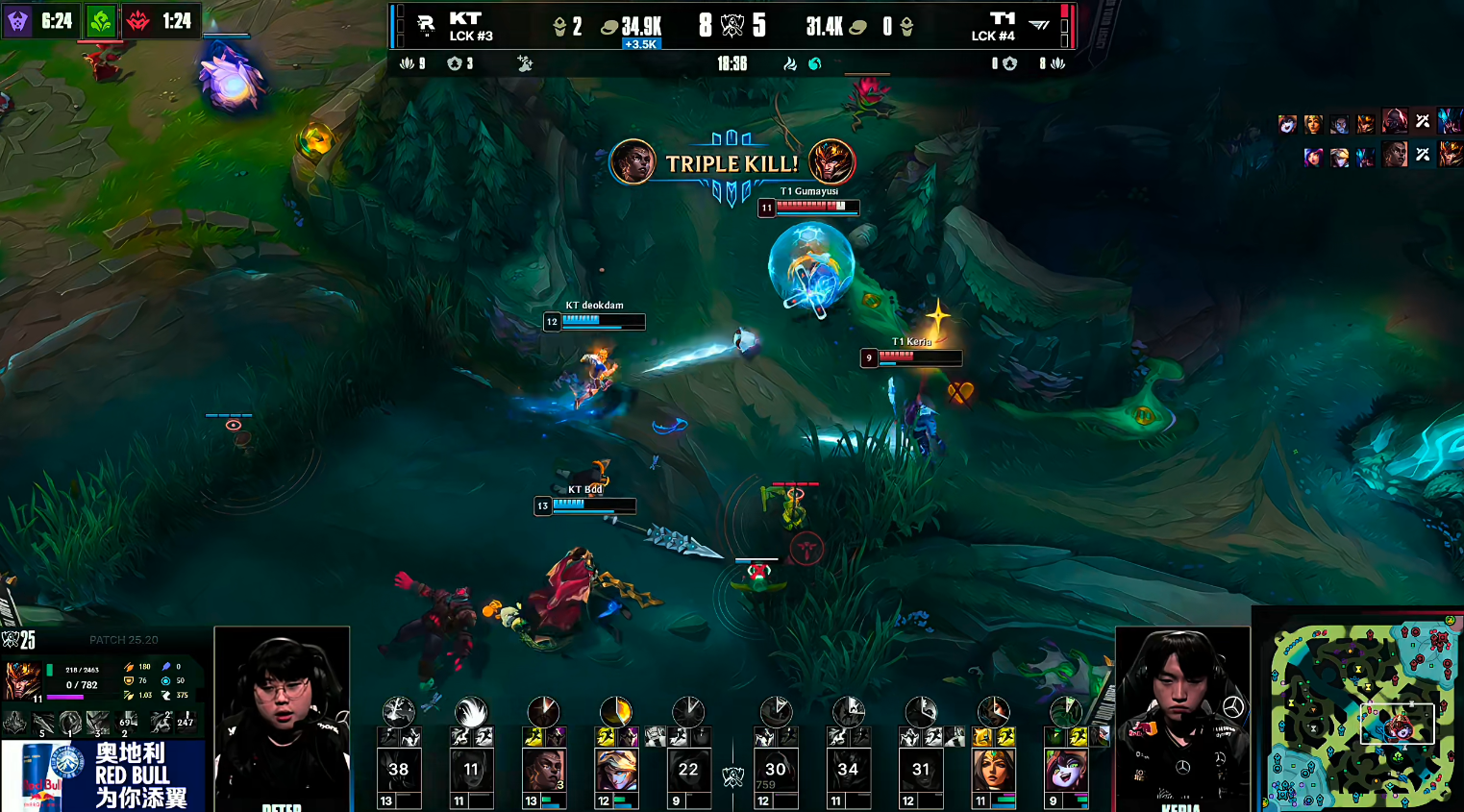
Task: Click Ezreal's golden ultimate icon above his portrait
Action: point(615,712)
